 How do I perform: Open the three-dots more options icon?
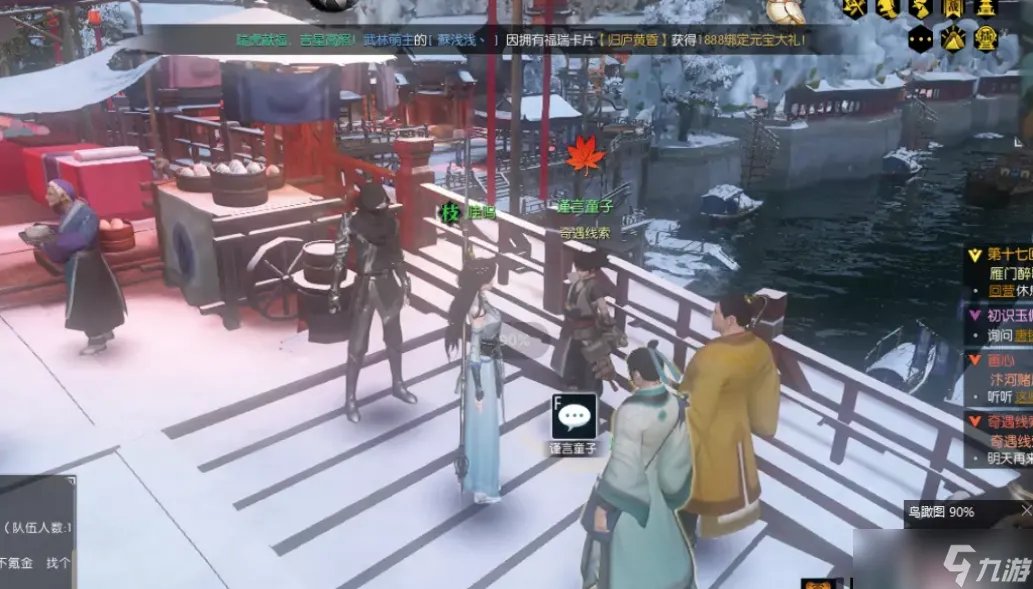921,40
